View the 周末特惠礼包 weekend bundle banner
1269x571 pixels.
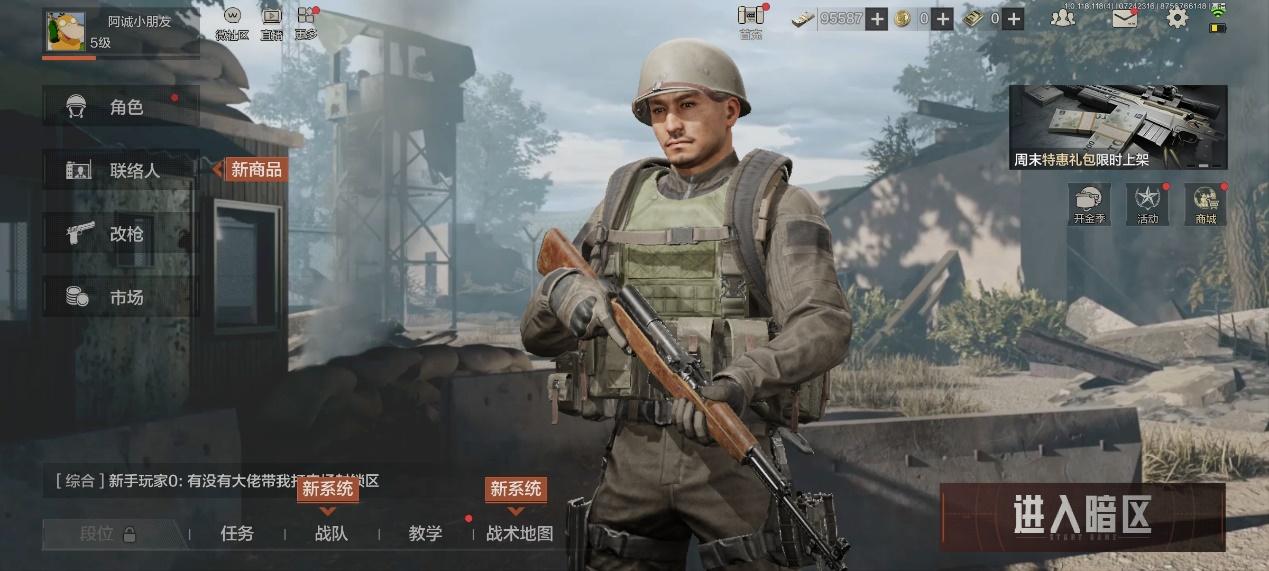(x=1117, y=127)
